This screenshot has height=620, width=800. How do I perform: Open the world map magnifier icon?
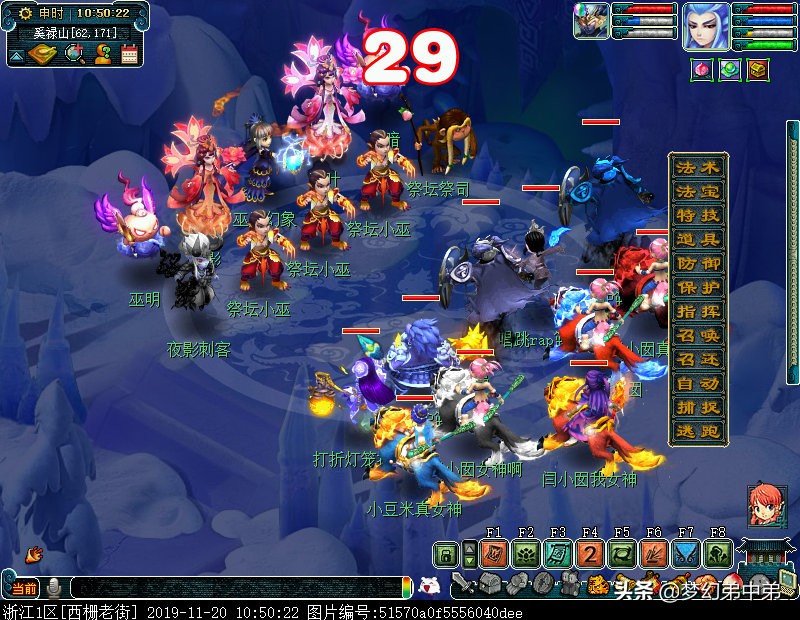pyautogui.click(x=74, y=54)
